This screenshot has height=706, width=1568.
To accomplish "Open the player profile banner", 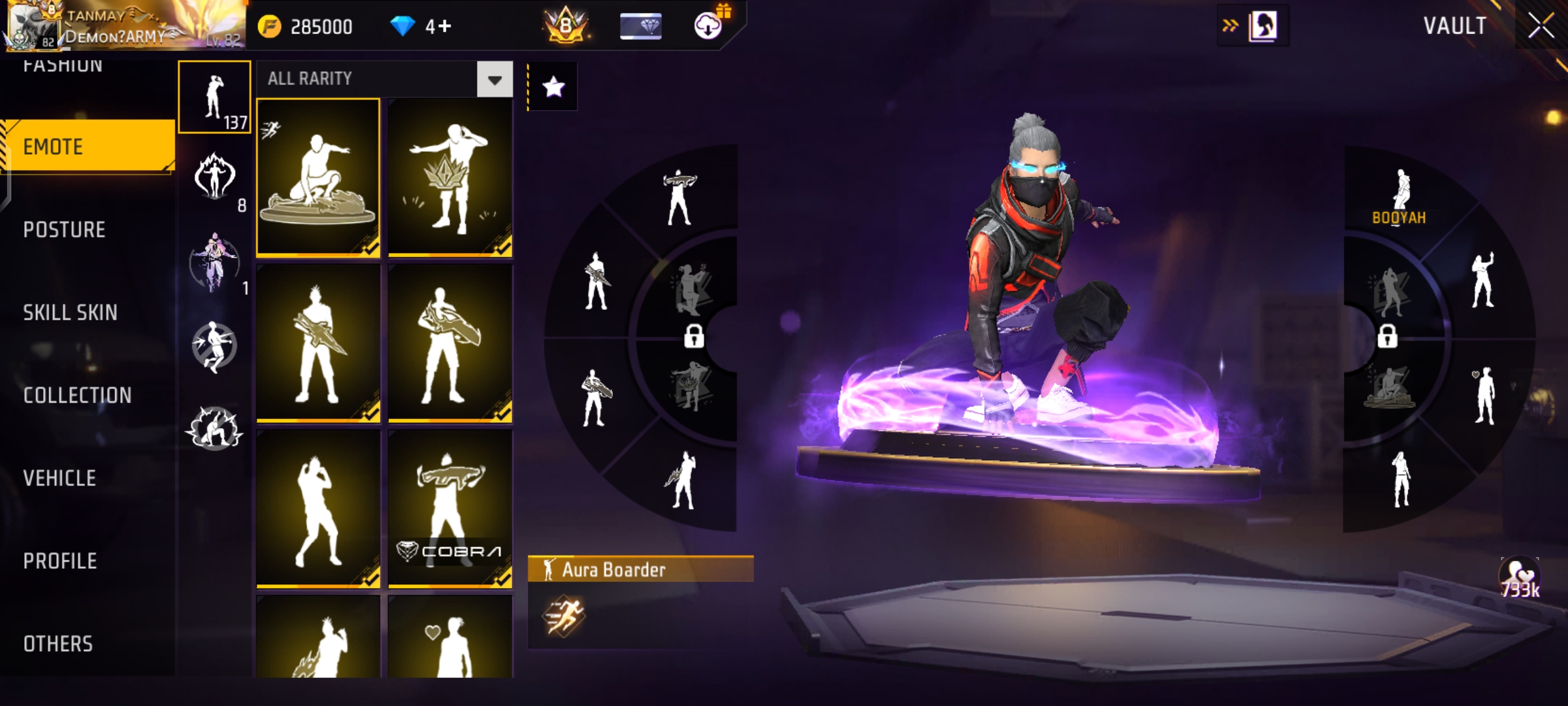I will (x=124, y=26).
